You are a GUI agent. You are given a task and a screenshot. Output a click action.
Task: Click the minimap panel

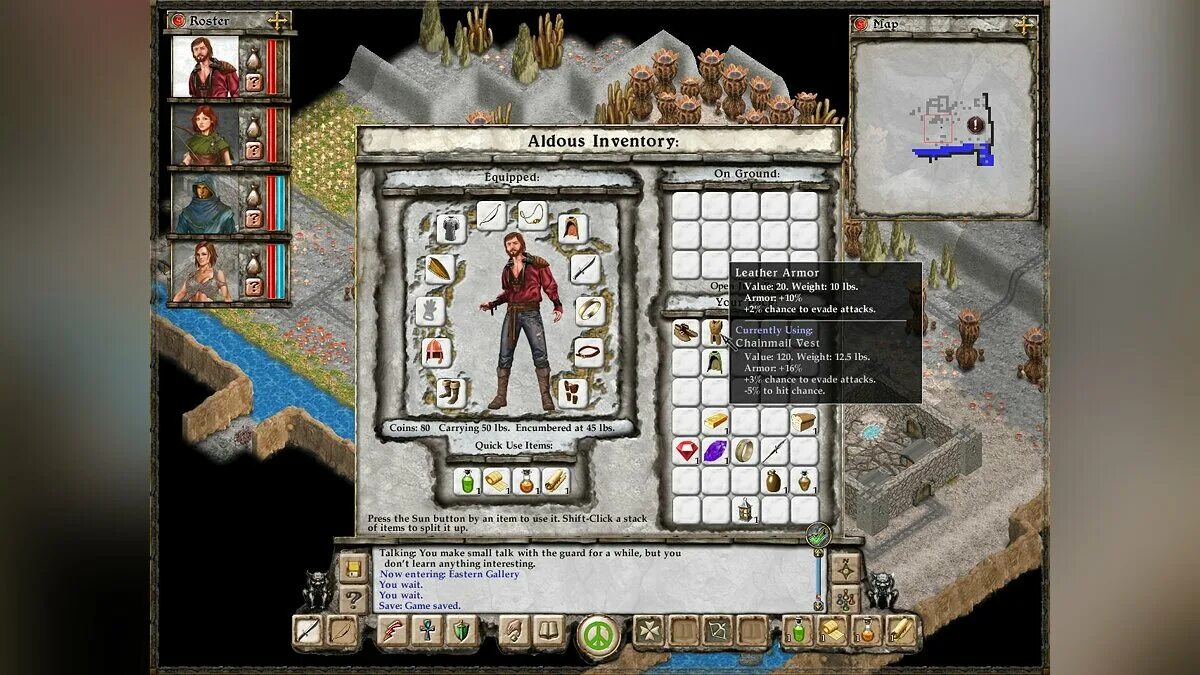[943, 128]
